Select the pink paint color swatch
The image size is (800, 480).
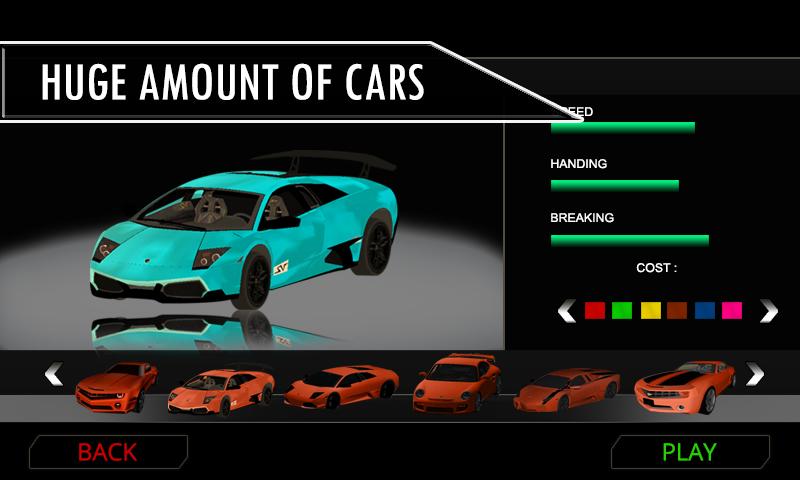(732, 311)
